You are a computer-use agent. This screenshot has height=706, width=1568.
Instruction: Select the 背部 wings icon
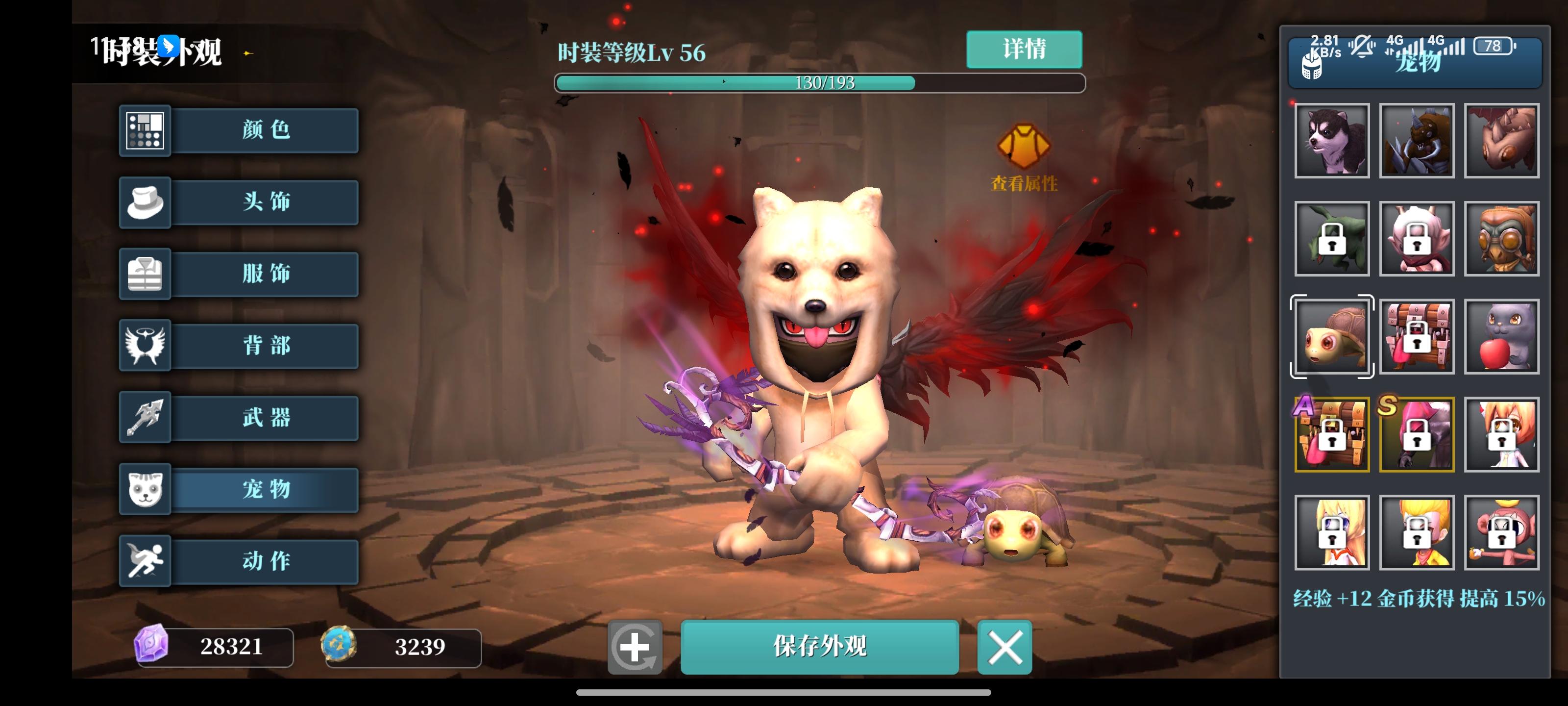pos(145,346)
